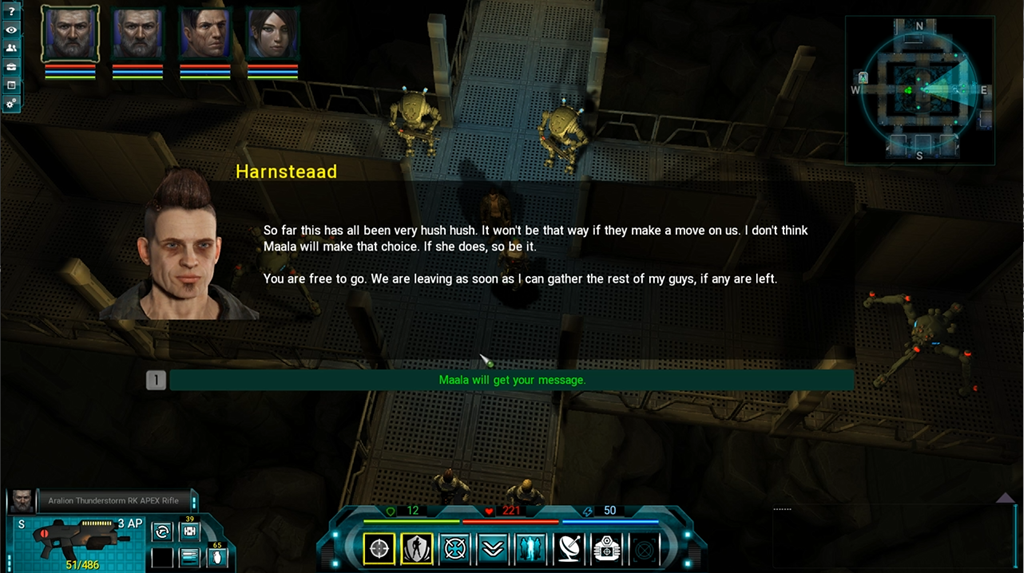
Task: Select the short-haired male squad member portrait
Action: [205, 34]
